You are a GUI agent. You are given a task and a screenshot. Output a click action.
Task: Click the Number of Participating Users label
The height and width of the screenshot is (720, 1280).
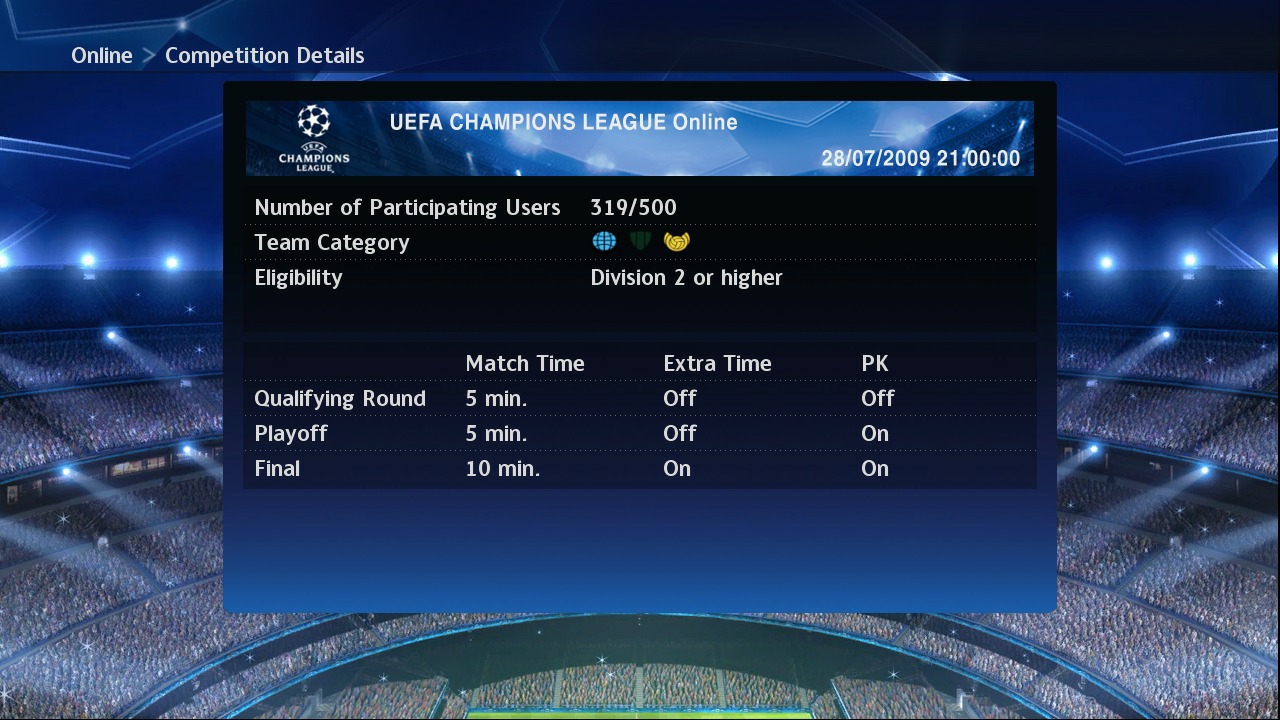(x=407, y=207)
